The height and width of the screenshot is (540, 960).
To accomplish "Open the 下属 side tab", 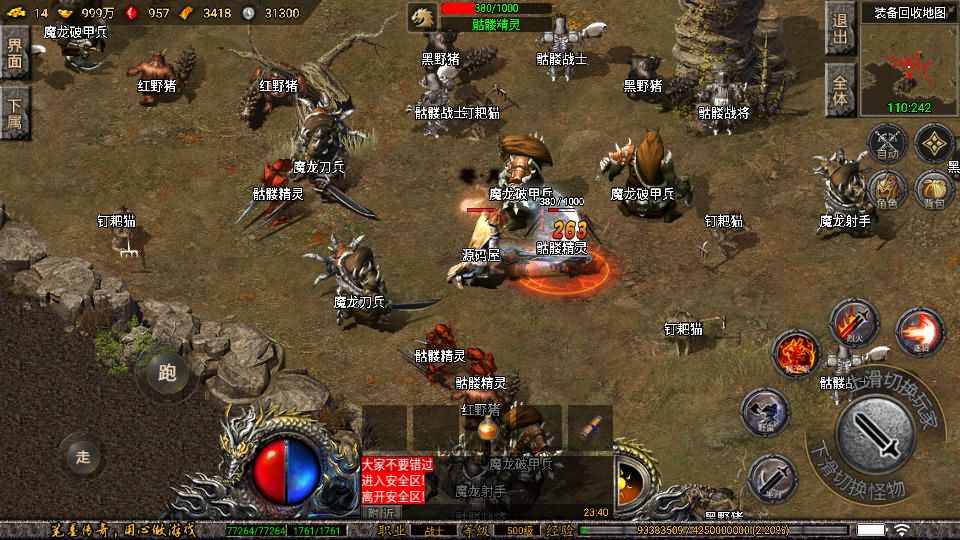I will [x=14, y=112].
